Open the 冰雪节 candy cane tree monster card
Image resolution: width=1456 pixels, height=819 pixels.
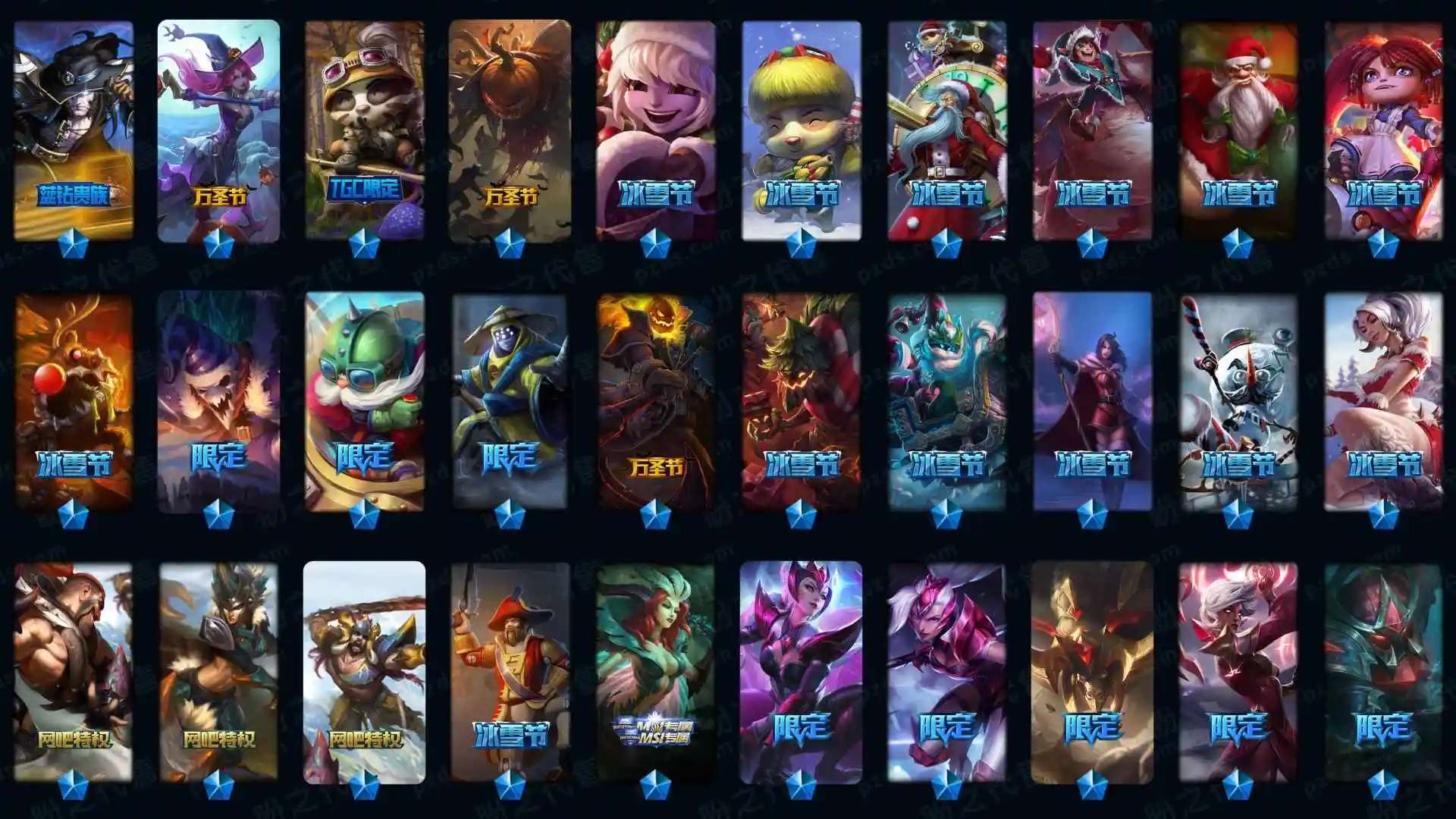point(802,402)
